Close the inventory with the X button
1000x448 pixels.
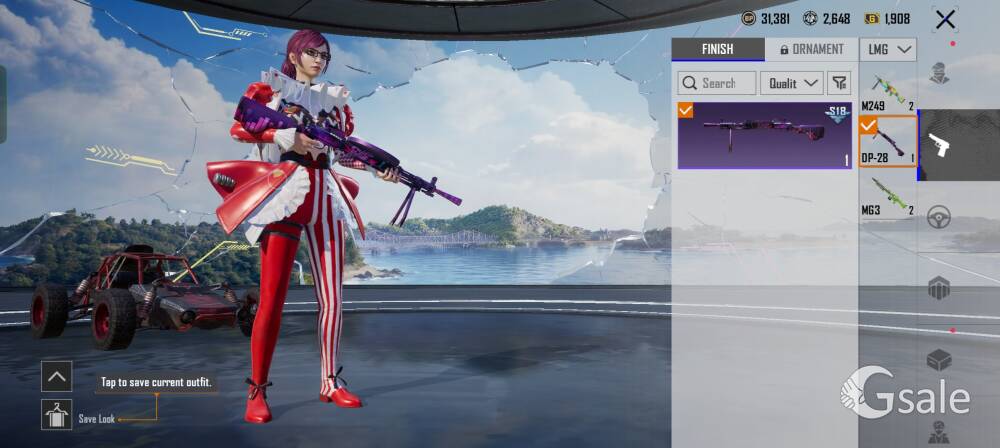(x=945, y=19)
